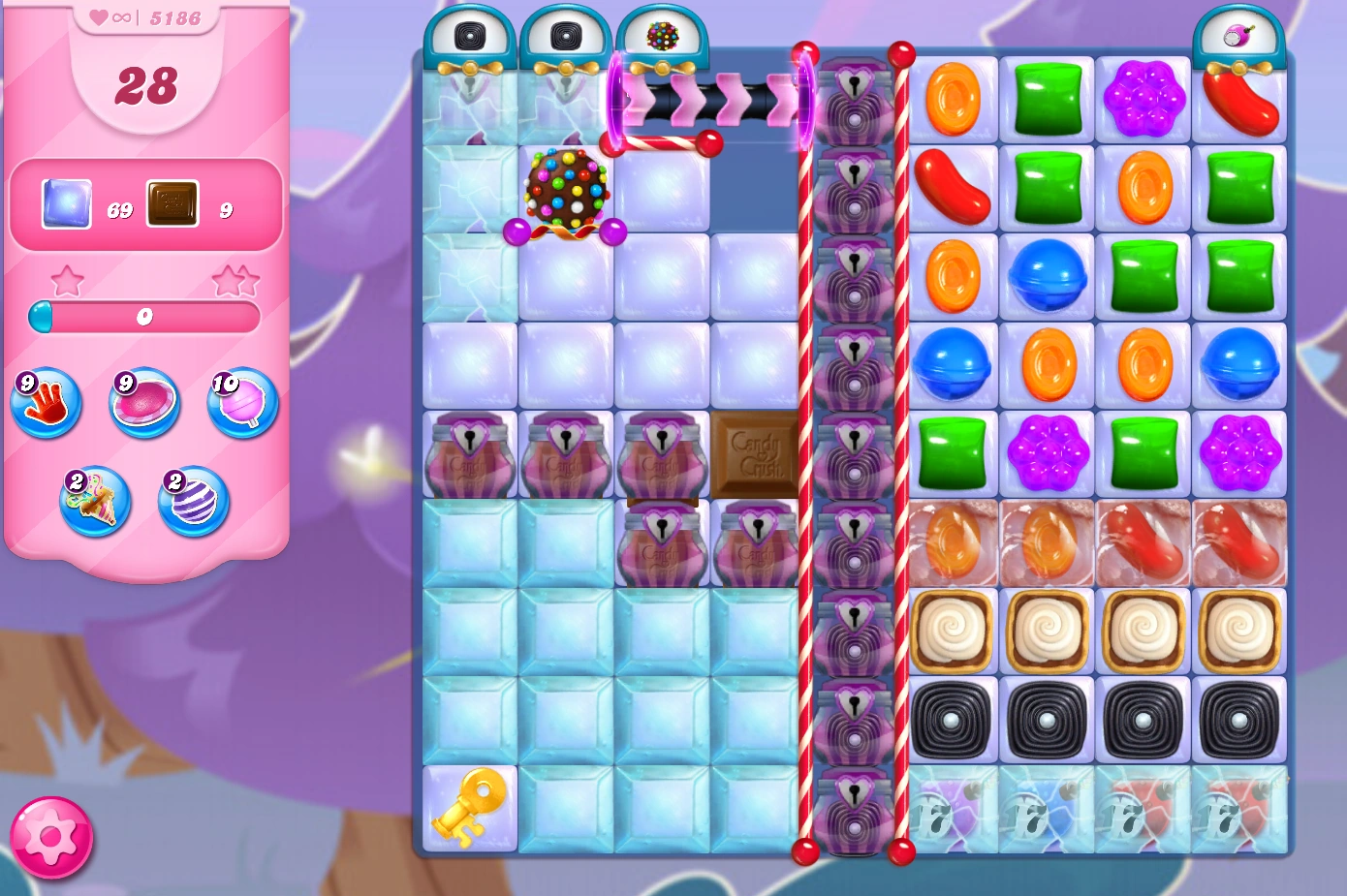Click the golden key candy on the board
Viewport: 1347px width, 896px height.
(469, 809)
